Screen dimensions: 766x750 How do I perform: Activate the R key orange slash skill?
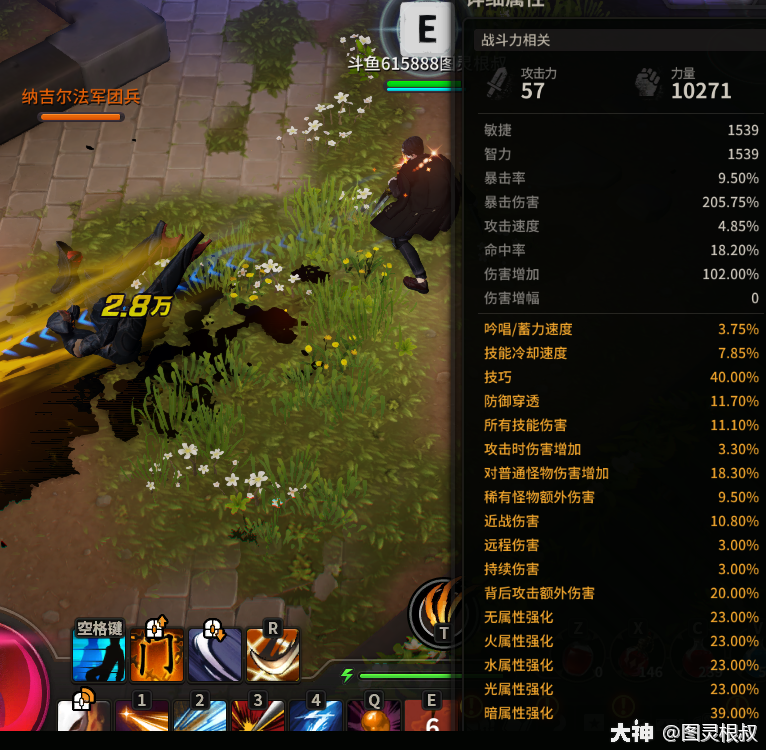click(x=272, y=654)
